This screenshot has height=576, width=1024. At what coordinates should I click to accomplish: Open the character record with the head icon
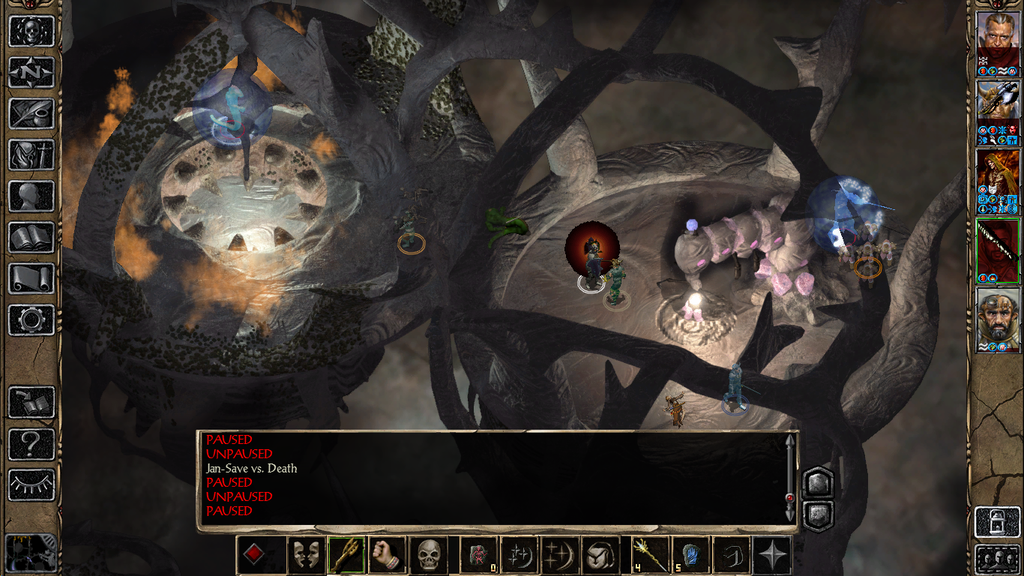(31, 196)
